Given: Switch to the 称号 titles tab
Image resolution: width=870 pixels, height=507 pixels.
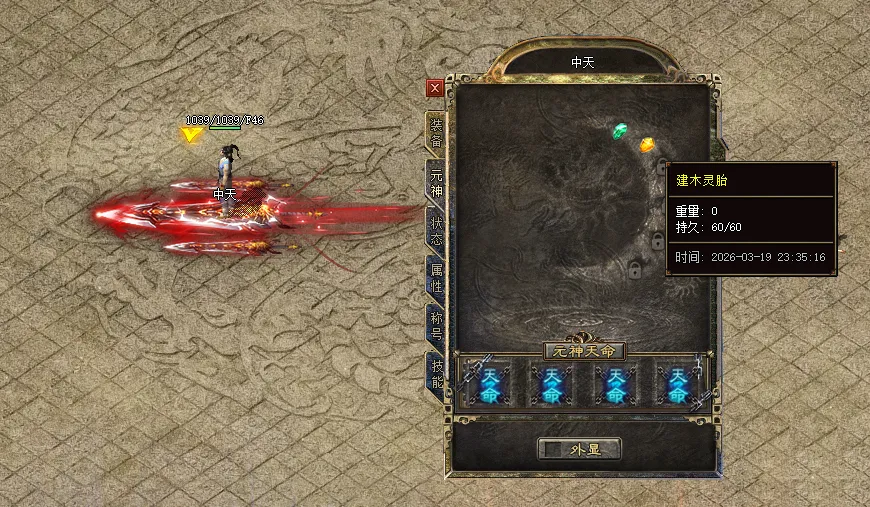Looking at the screenshot, I should pyautogui.click(x=436, y=323).
